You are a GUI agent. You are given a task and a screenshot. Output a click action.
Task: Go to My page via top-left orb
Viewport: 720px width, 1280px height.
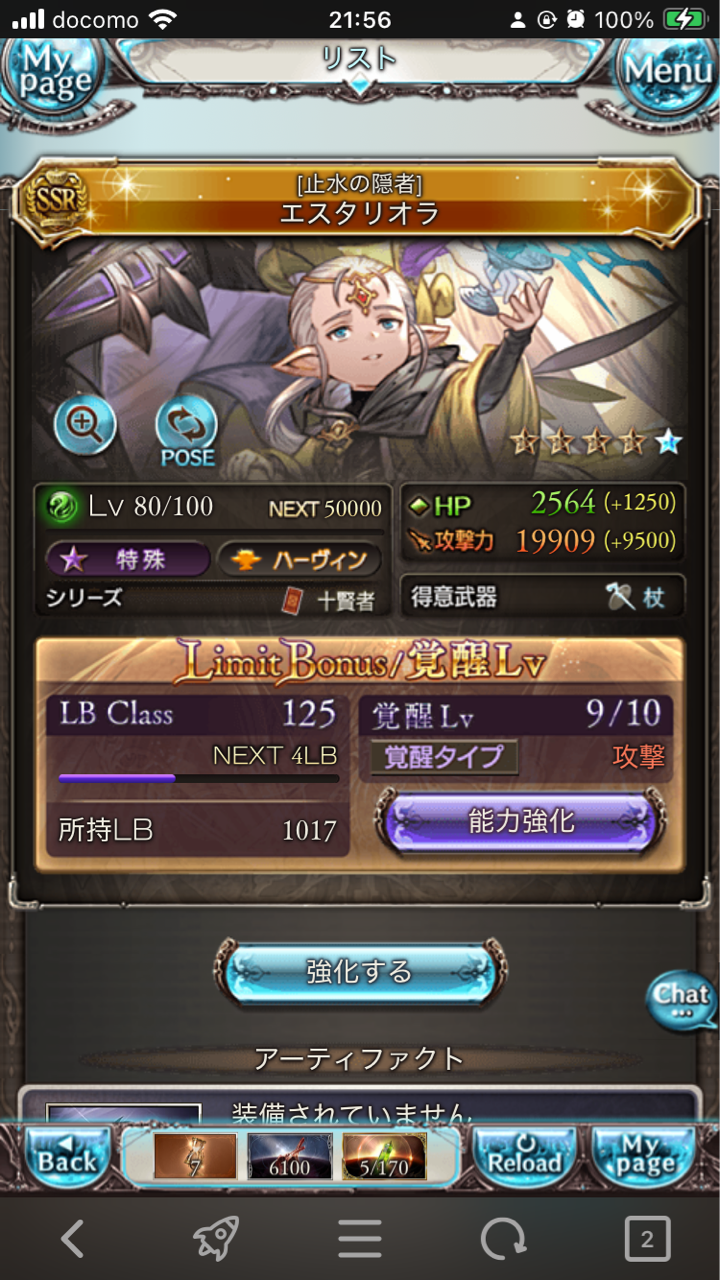point(50,72)
